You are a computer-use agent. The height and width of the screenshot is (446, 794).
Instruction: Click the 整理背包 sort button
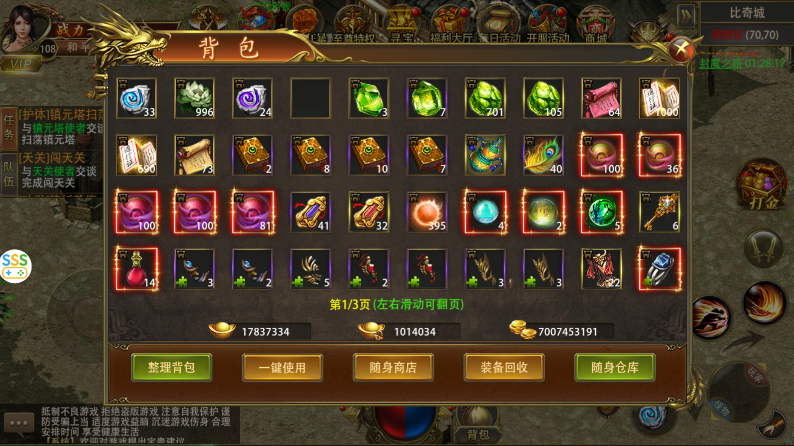[x=171, y=367]
